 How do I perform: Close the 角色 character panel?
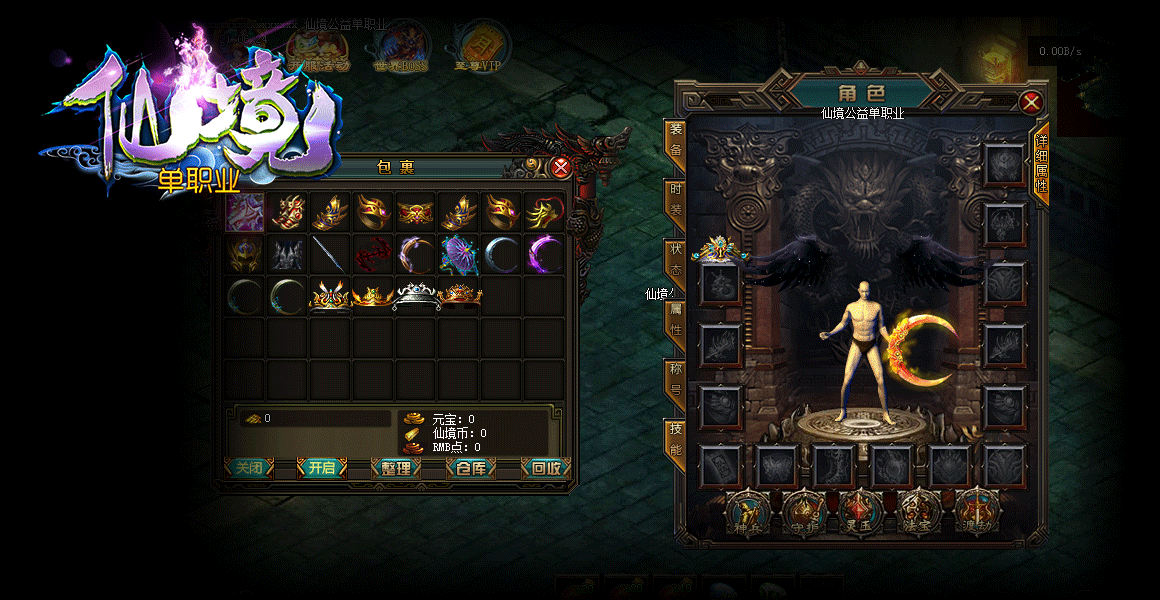[x=1031, y=102]
